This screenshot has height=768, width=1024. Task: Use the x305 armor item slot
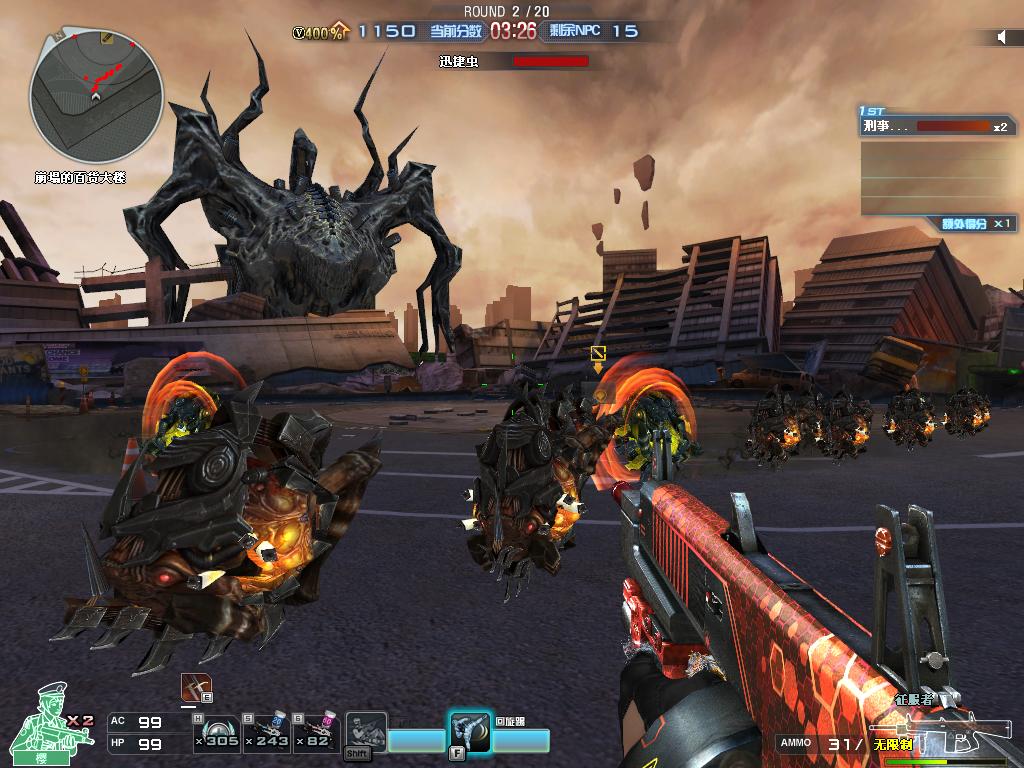(x=217, y=733)
